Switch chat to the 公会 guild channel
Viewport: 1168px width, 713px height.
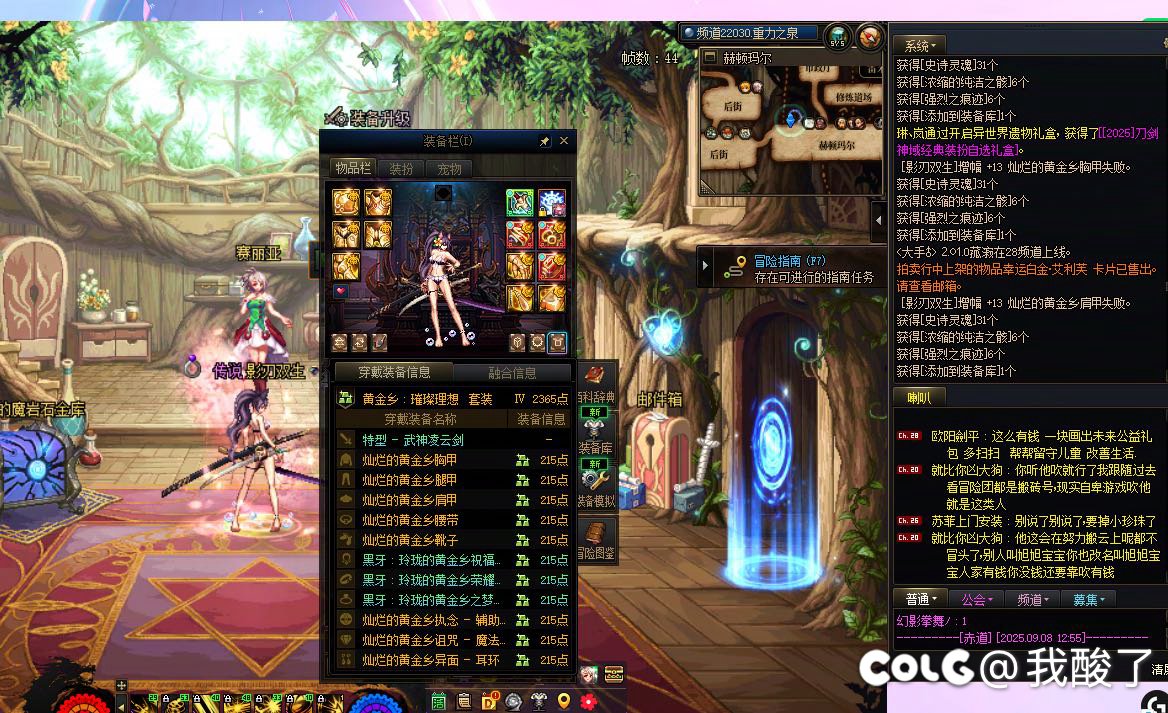[977, 599]
